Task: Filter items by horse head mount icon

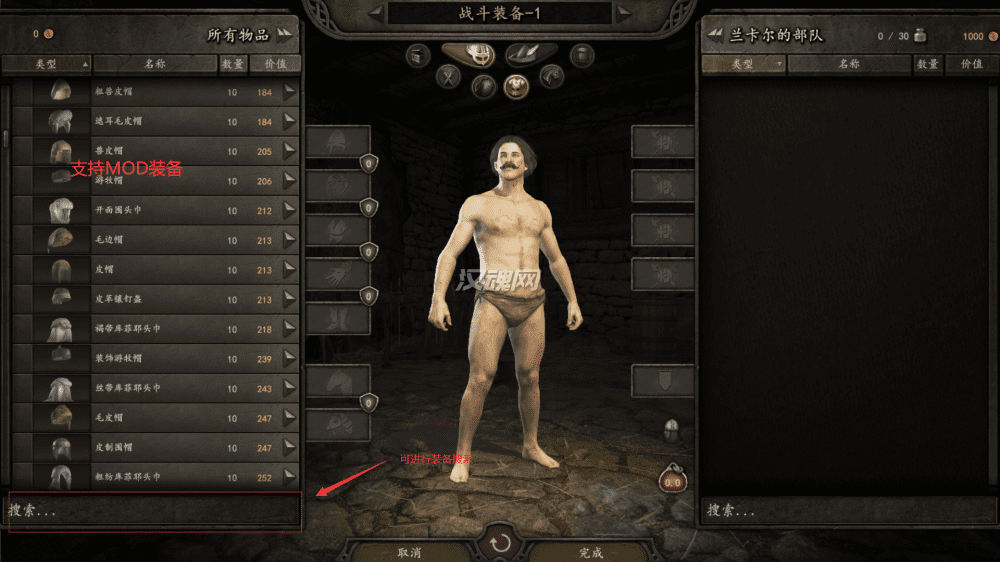Action: coord(550,75)
